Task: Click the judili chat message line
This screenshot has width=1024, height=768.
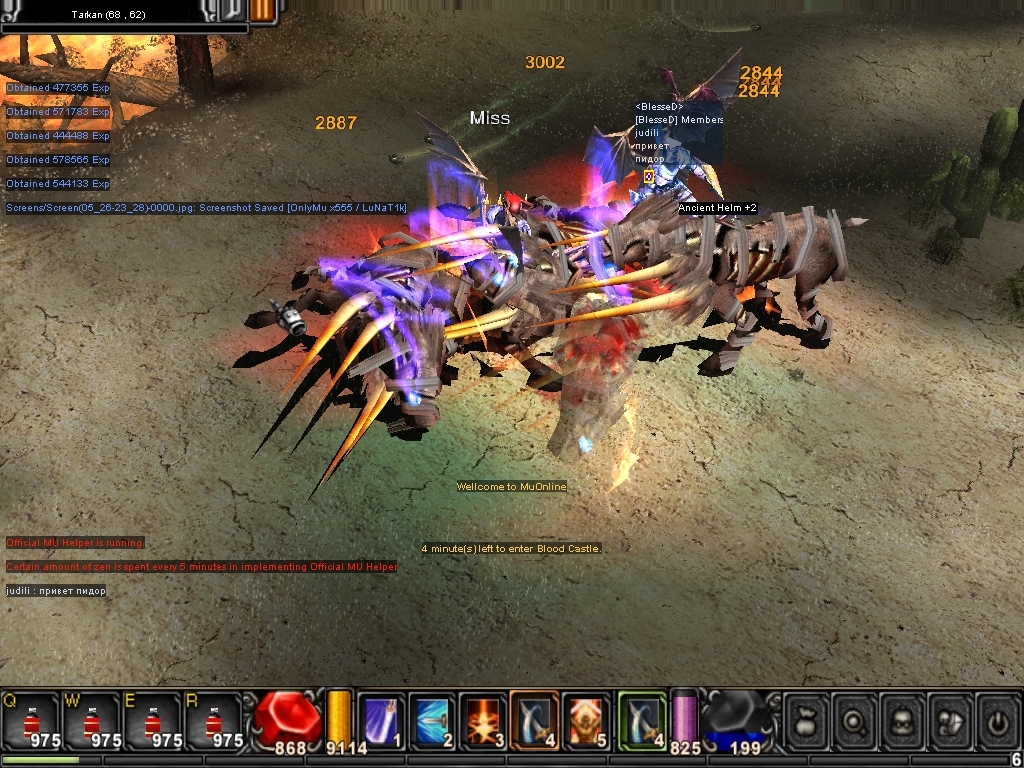Action: [56, 591]
